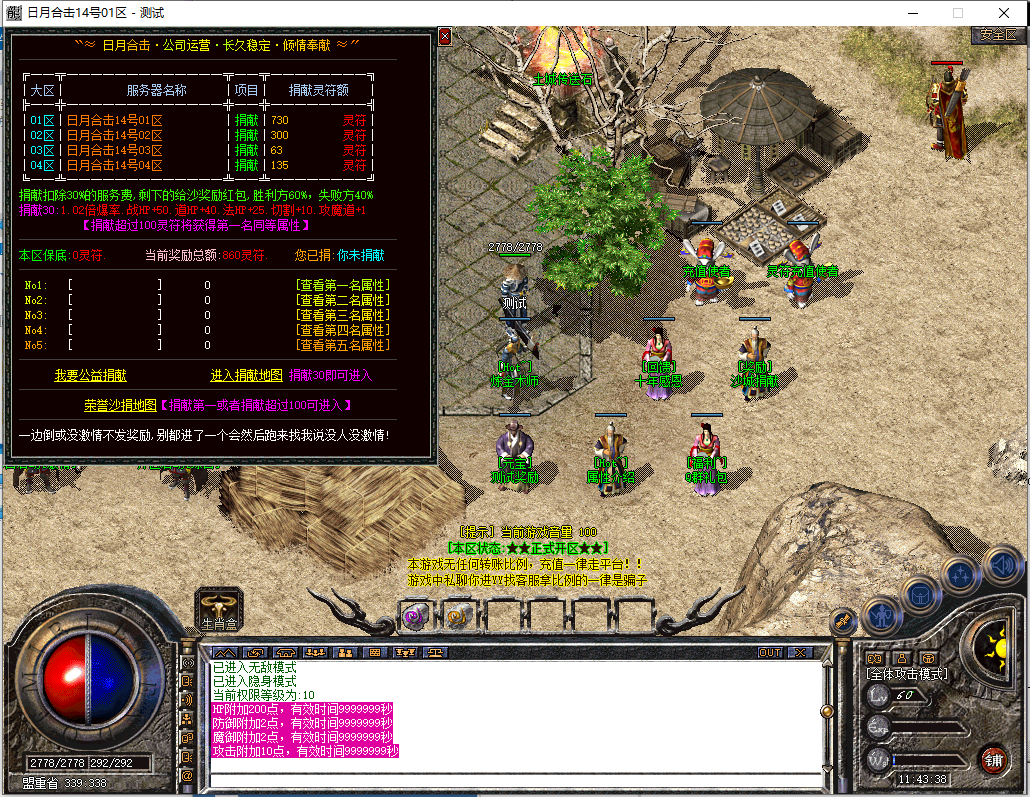This screenshot has height=797, width=1030.
Task: Click the OUT button above chat
Action: pyautogui.click(x=769, y=653)
